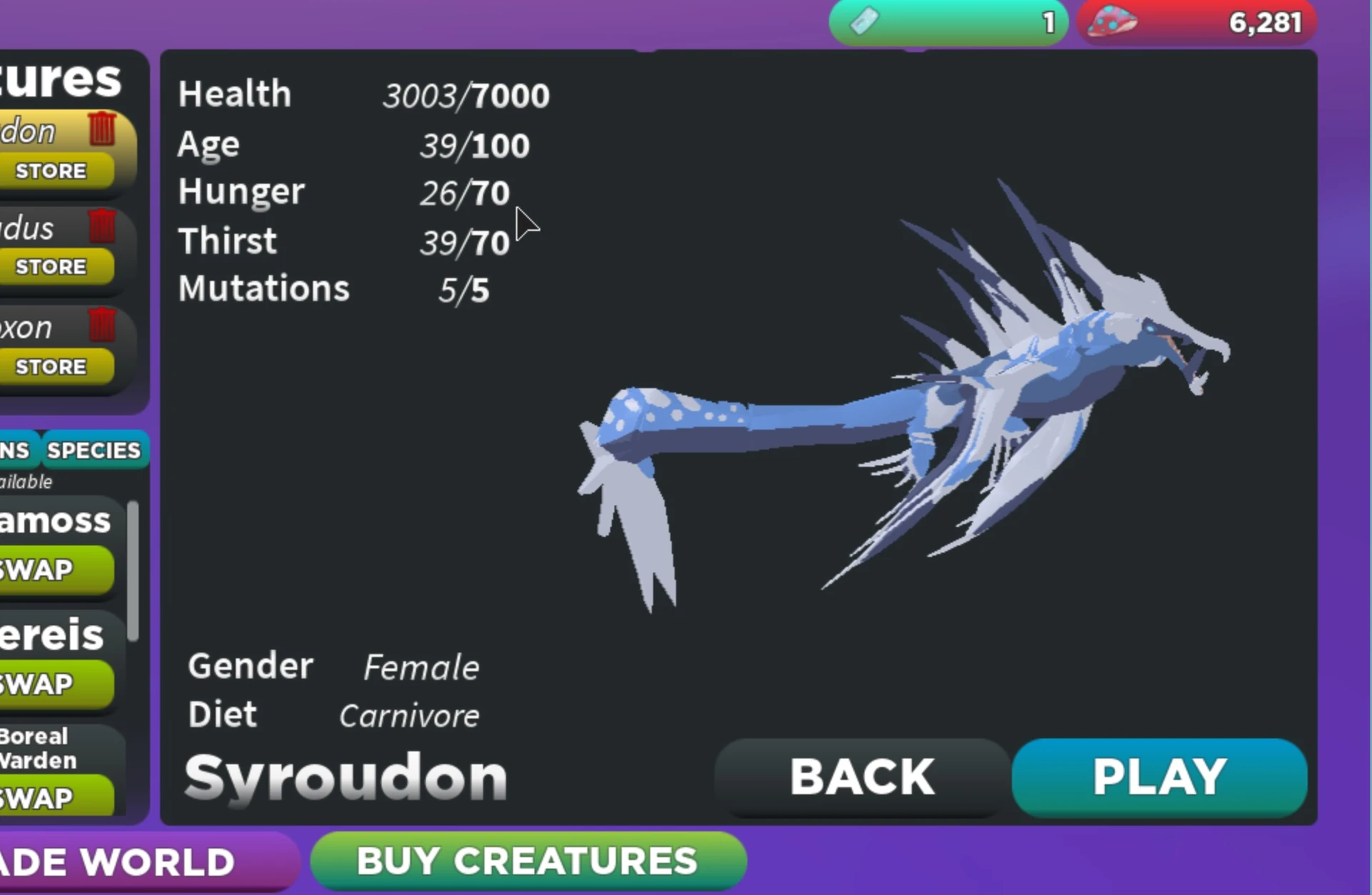Click the trash icon beside the 'oxon' creature
The height and width of the screenshot is (895, 1372).
pos(103,324)
